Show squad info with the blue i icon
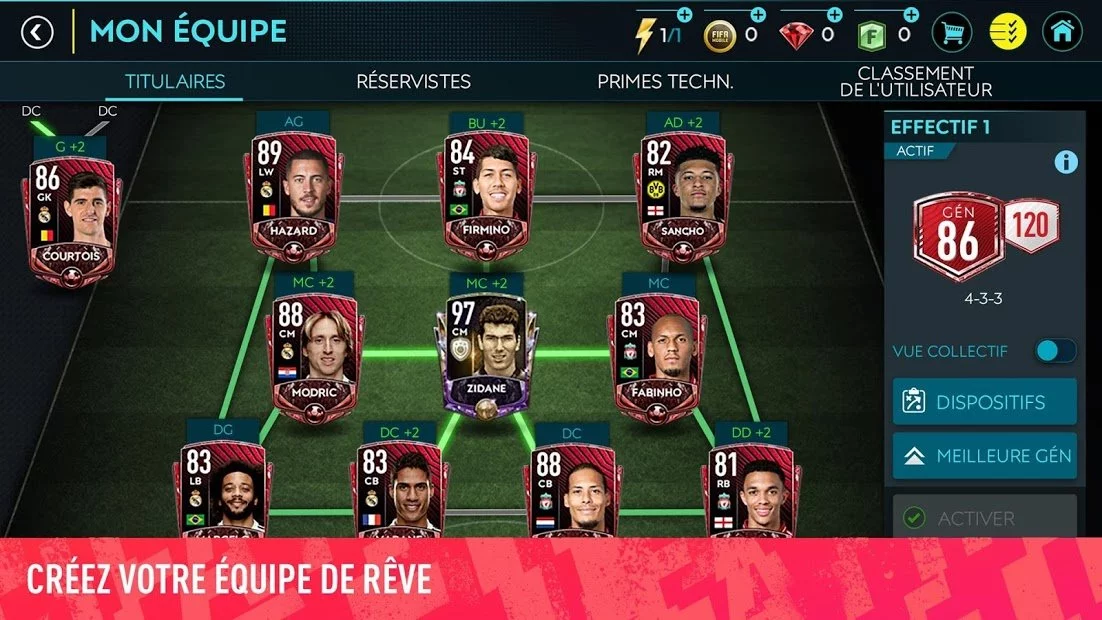This screenshot has height=620, width=1102. 1066,162
